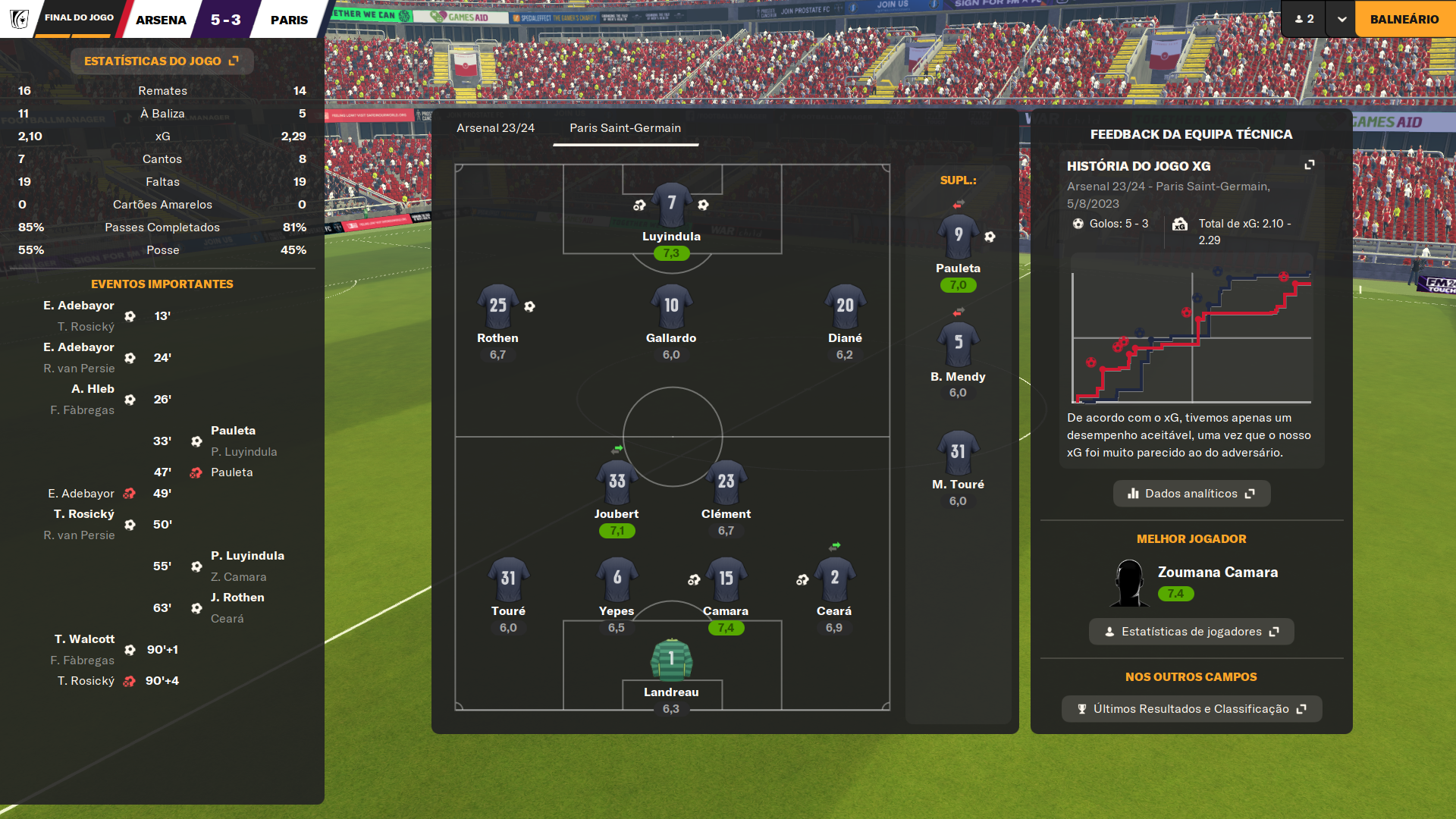Choose Joubert's number 33 shirt

[617, 482]
